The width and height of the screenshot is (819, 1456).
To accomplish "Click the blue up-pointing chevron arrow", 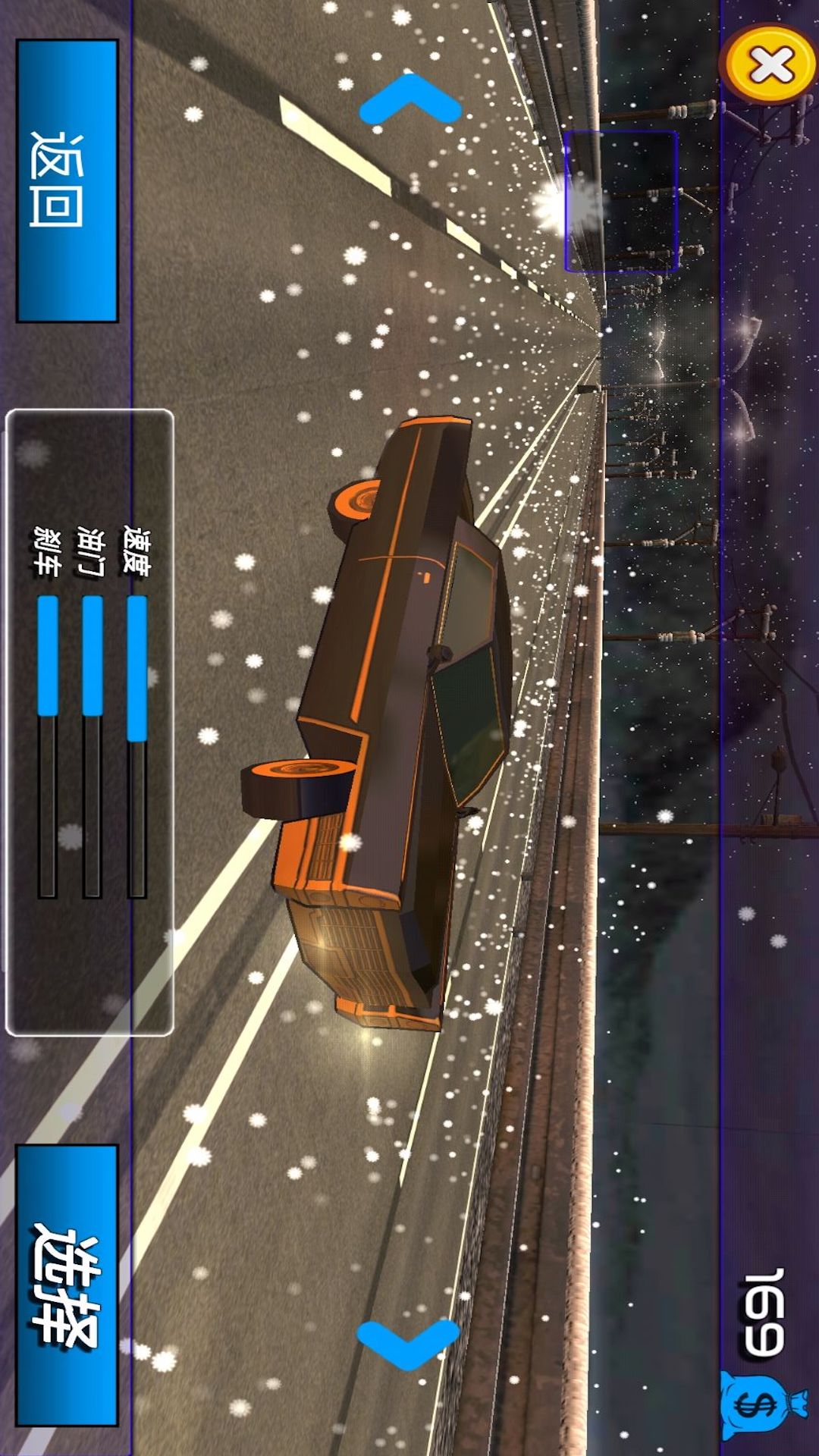I will (409, 101).
